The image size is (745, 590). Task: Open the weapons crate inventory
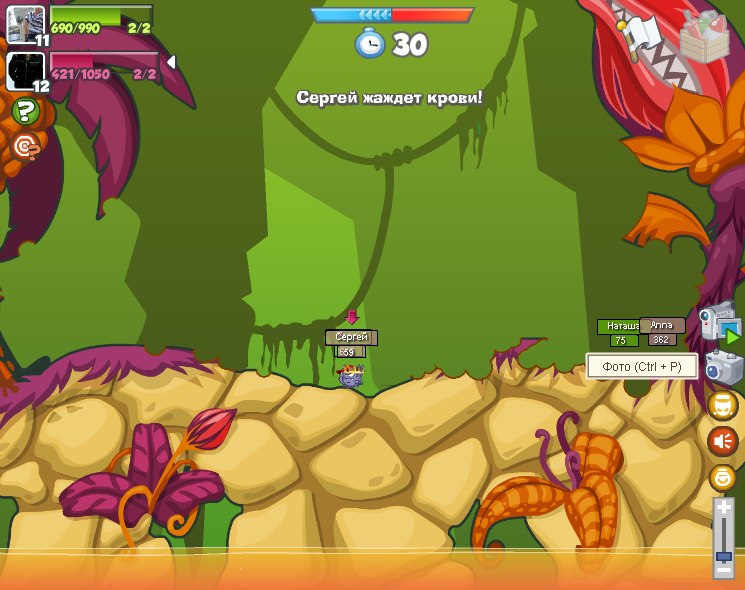click(x=704, y=38)
